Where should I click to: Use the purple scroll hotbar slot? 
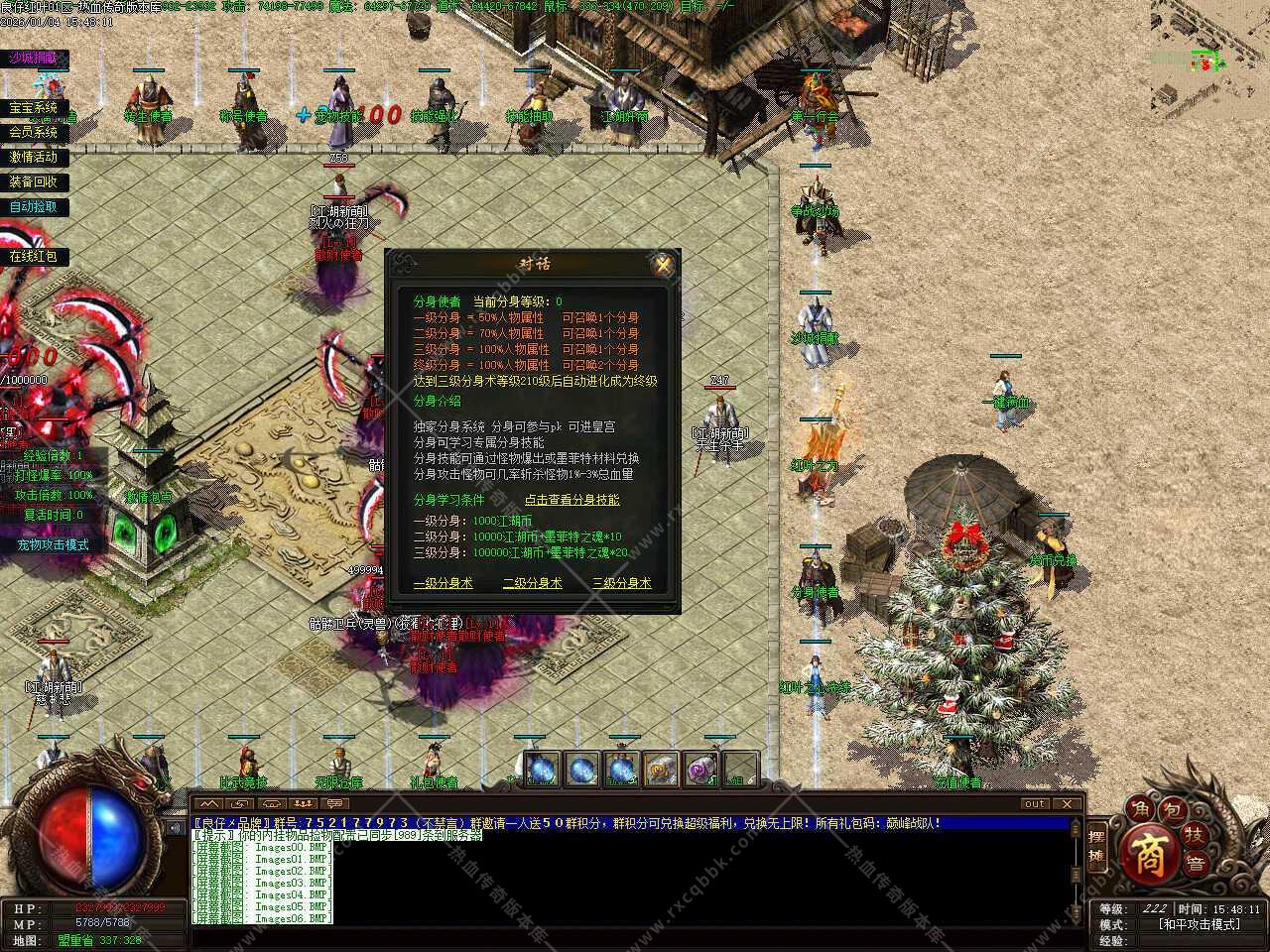(x=701, y=770)
